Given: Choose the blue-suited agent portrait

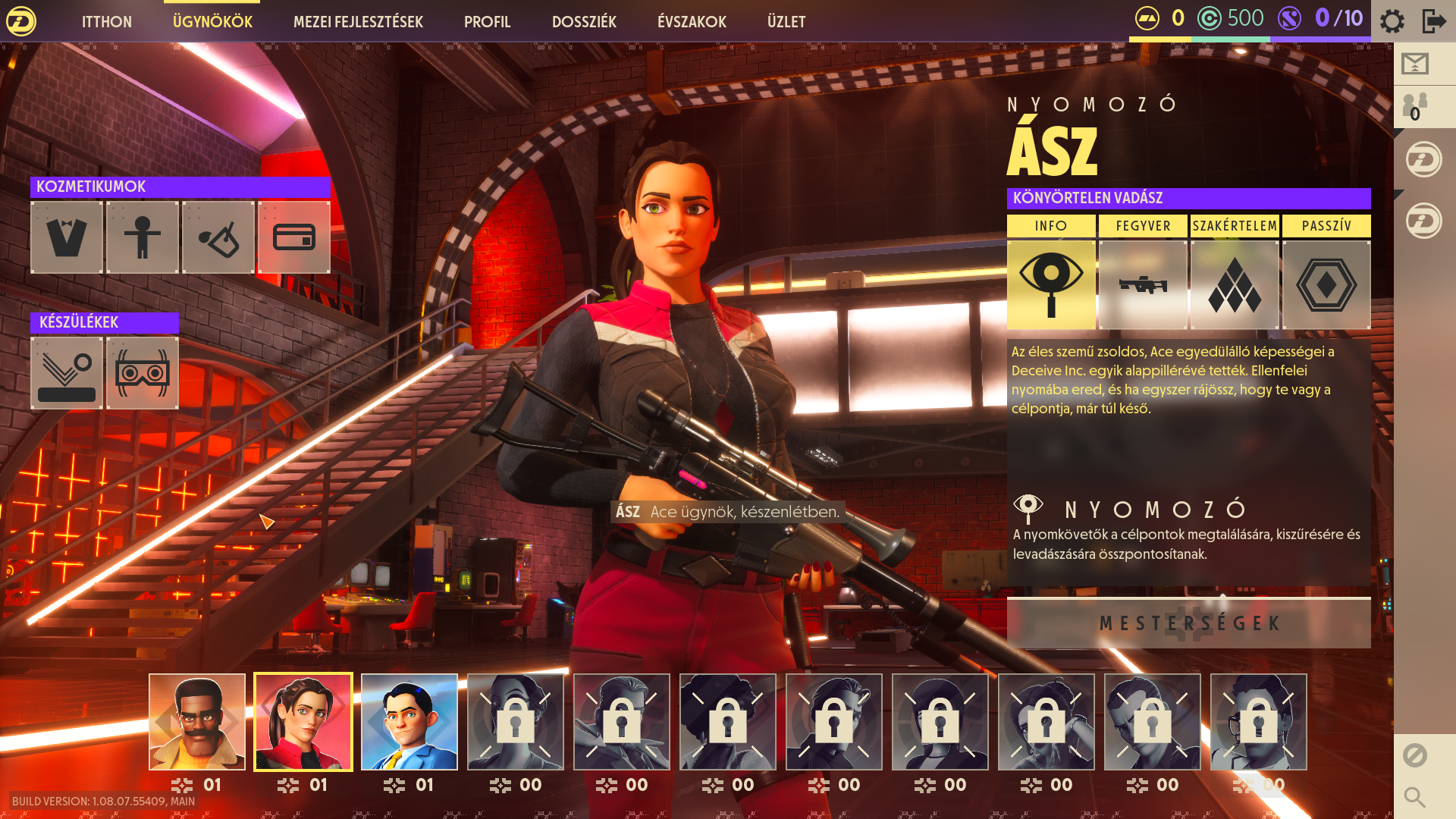Looking at the screenshot, I should point(409,722).
